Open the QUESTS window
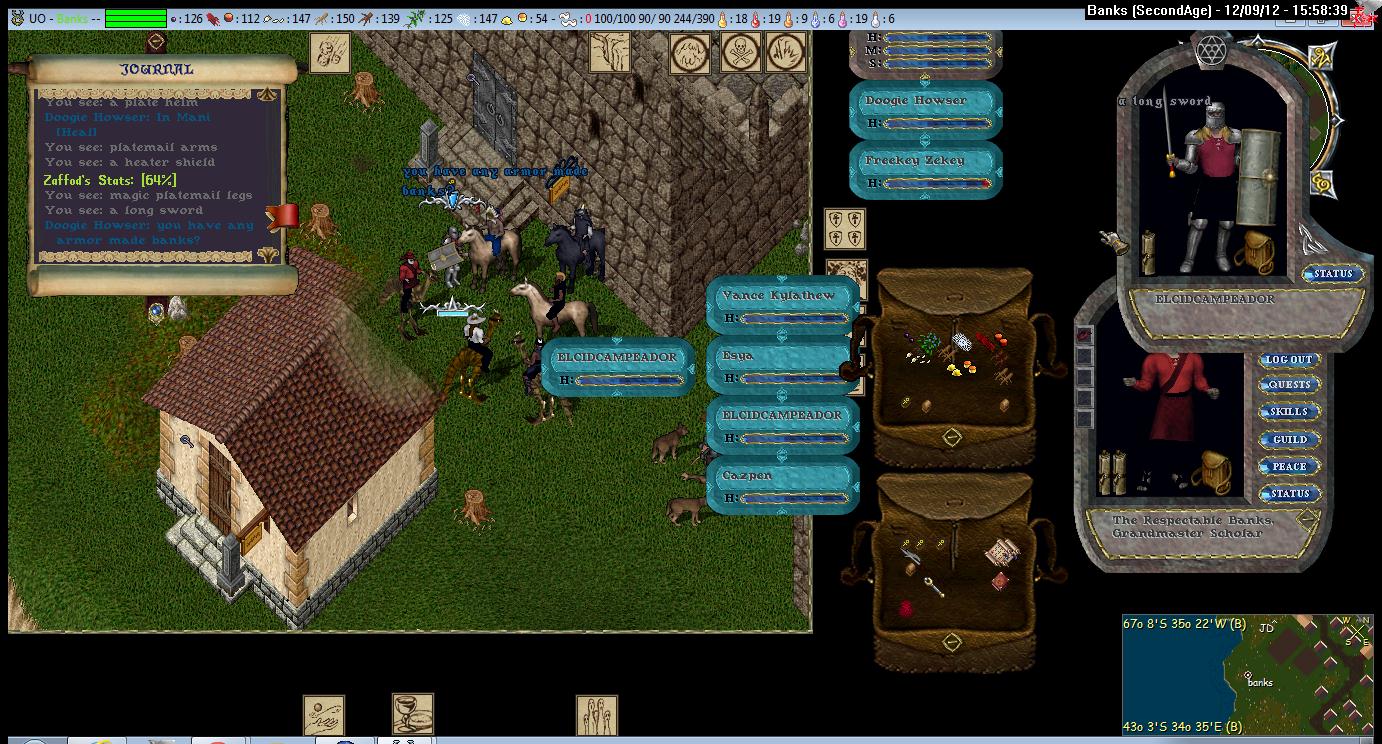1382x744 pixels. 1289,385
